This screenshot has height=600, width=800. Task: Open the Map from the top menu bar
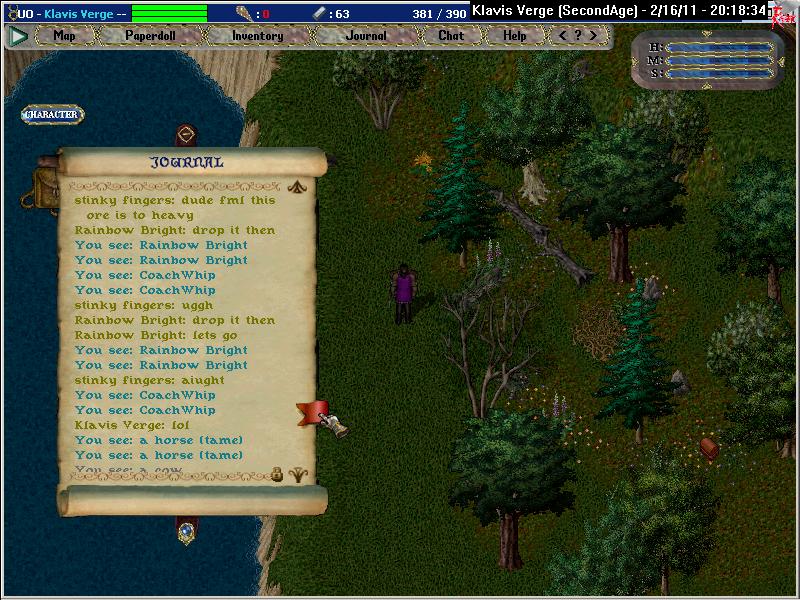(x=65, y=35)
